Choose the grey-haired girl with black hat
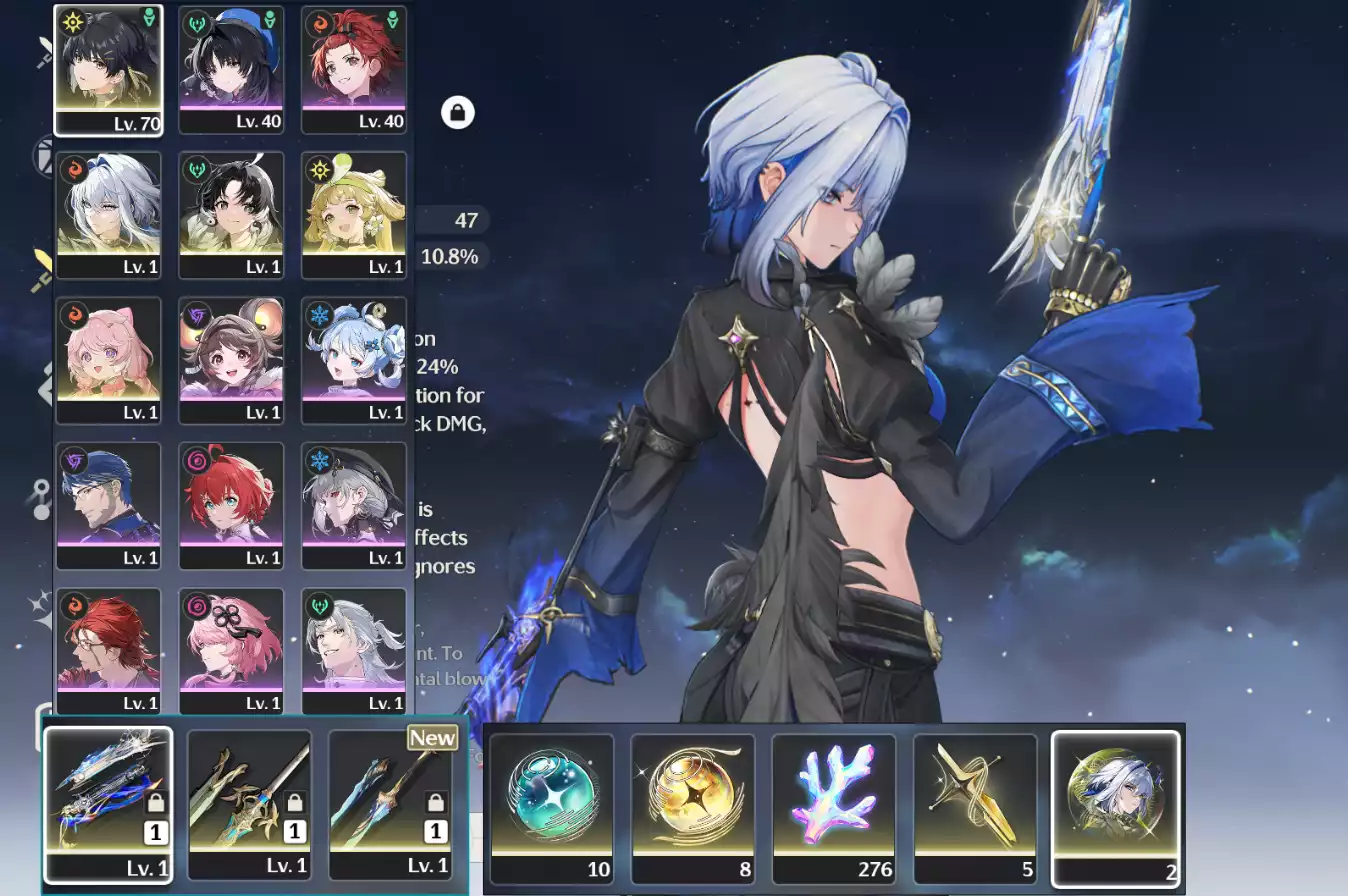The height and width of the screenshot is (896, 1348). [x=353, y=505]
